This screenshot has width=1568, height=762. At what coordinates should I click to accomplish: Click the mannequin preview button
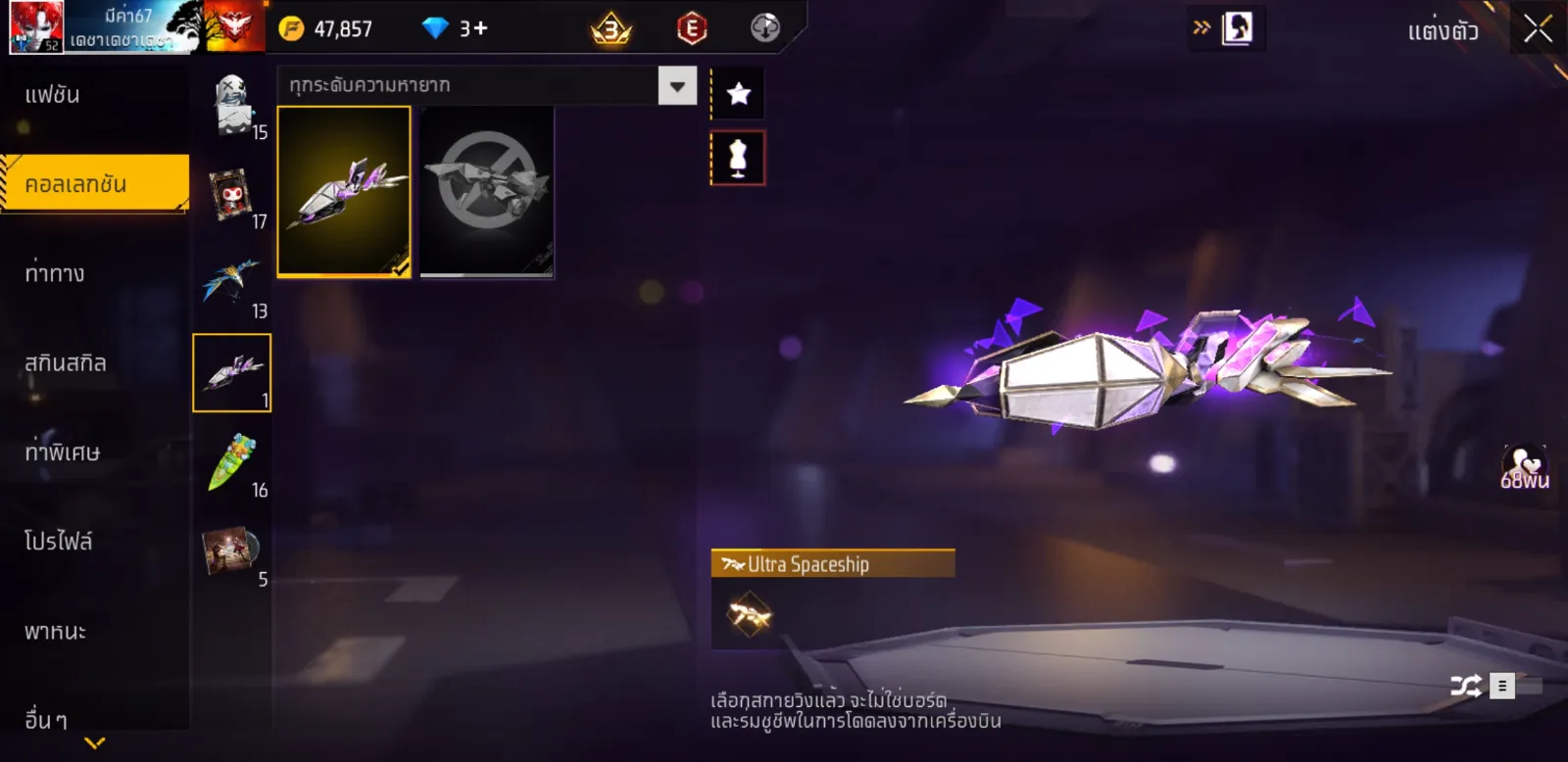(738, 158)
